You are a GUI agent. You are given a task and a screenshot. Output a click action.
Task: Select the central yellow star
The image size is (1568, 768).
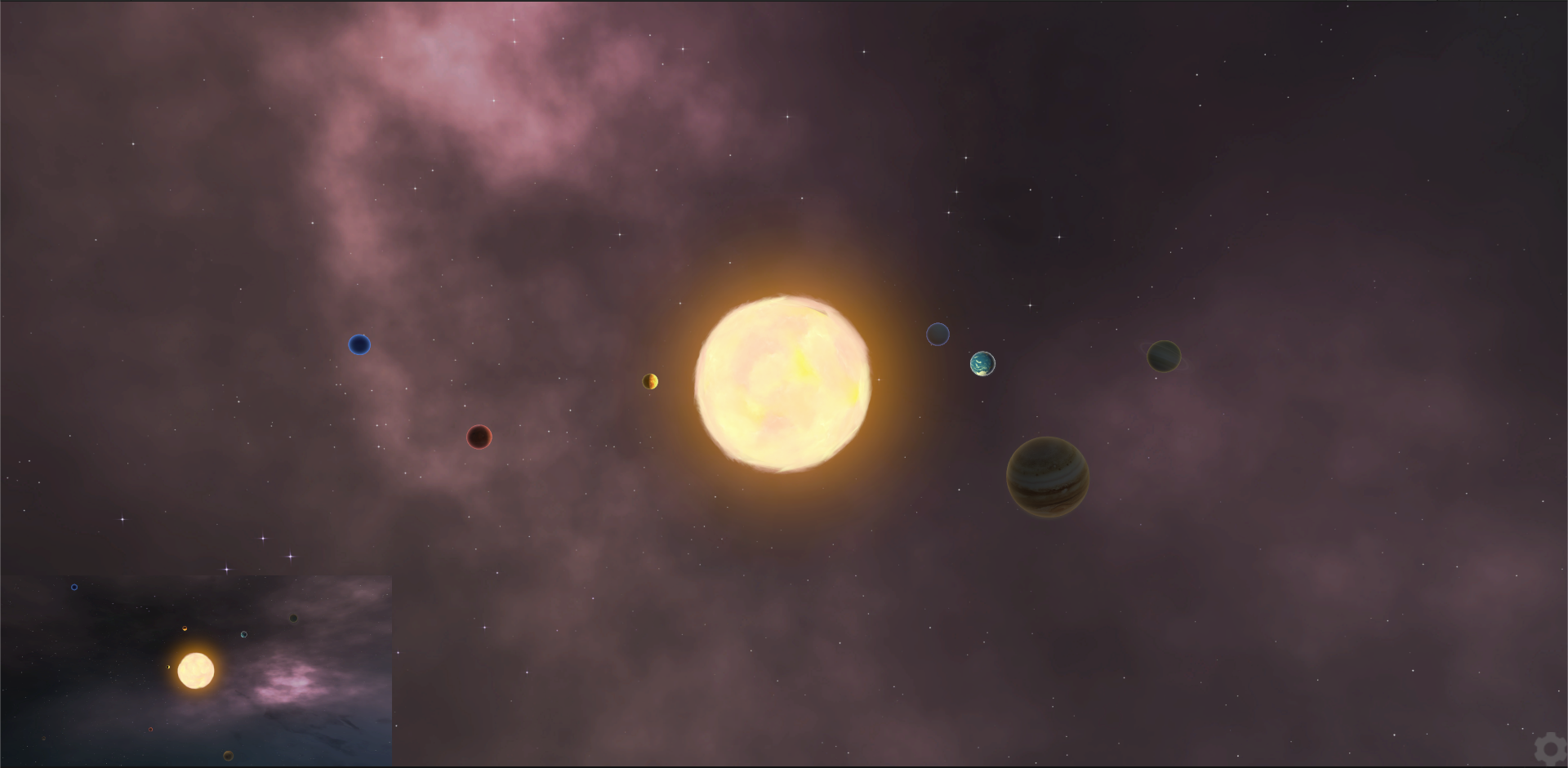coord(784,380)
